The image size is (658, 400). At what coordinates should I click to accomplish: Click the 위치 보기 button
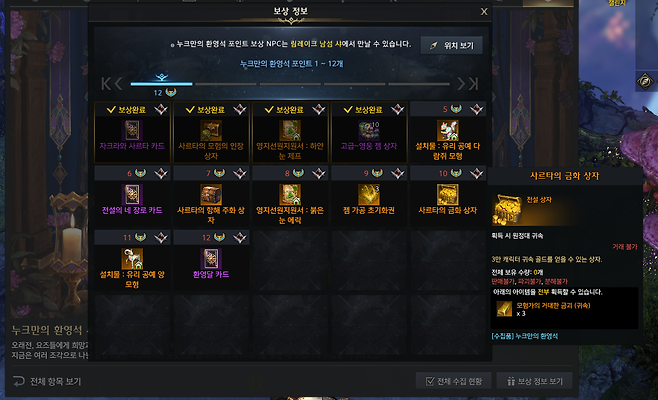coord(451,45)
